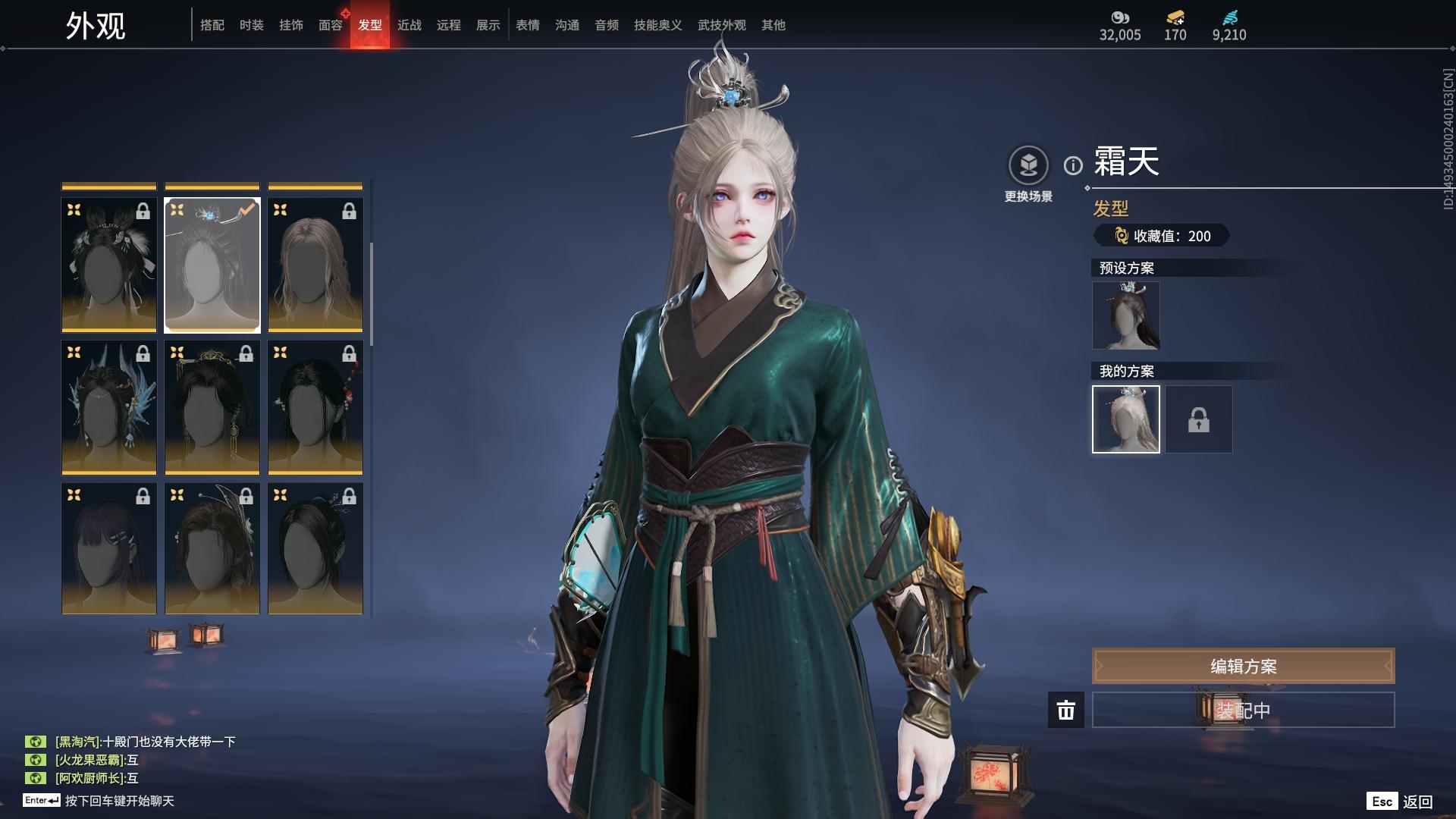Delete the scheme with the trash icon
Viewport: 1456px width, 819px height.
pos(1066,710)
